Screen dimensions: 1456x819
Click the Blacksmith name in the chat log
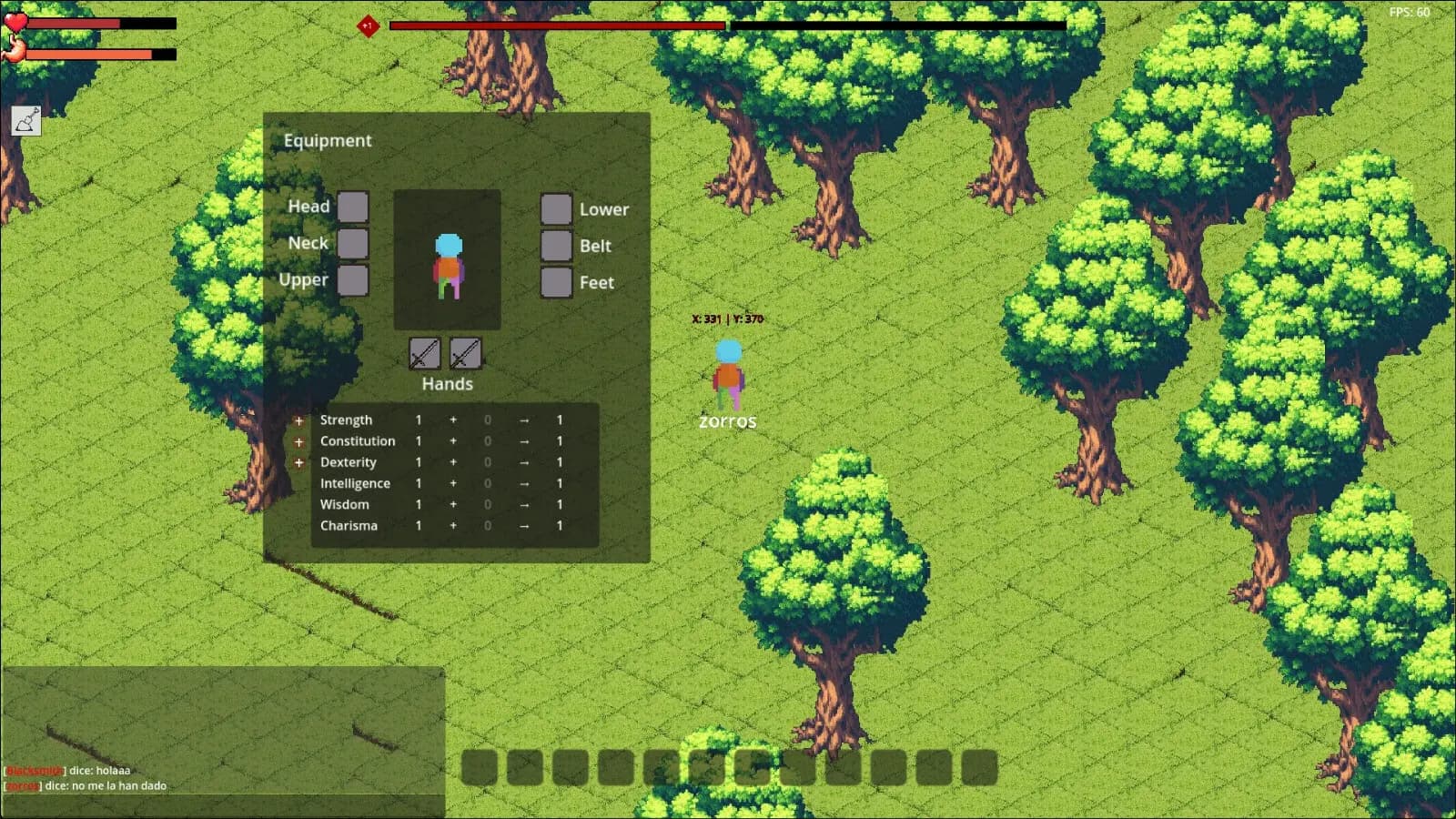point(35,769)
